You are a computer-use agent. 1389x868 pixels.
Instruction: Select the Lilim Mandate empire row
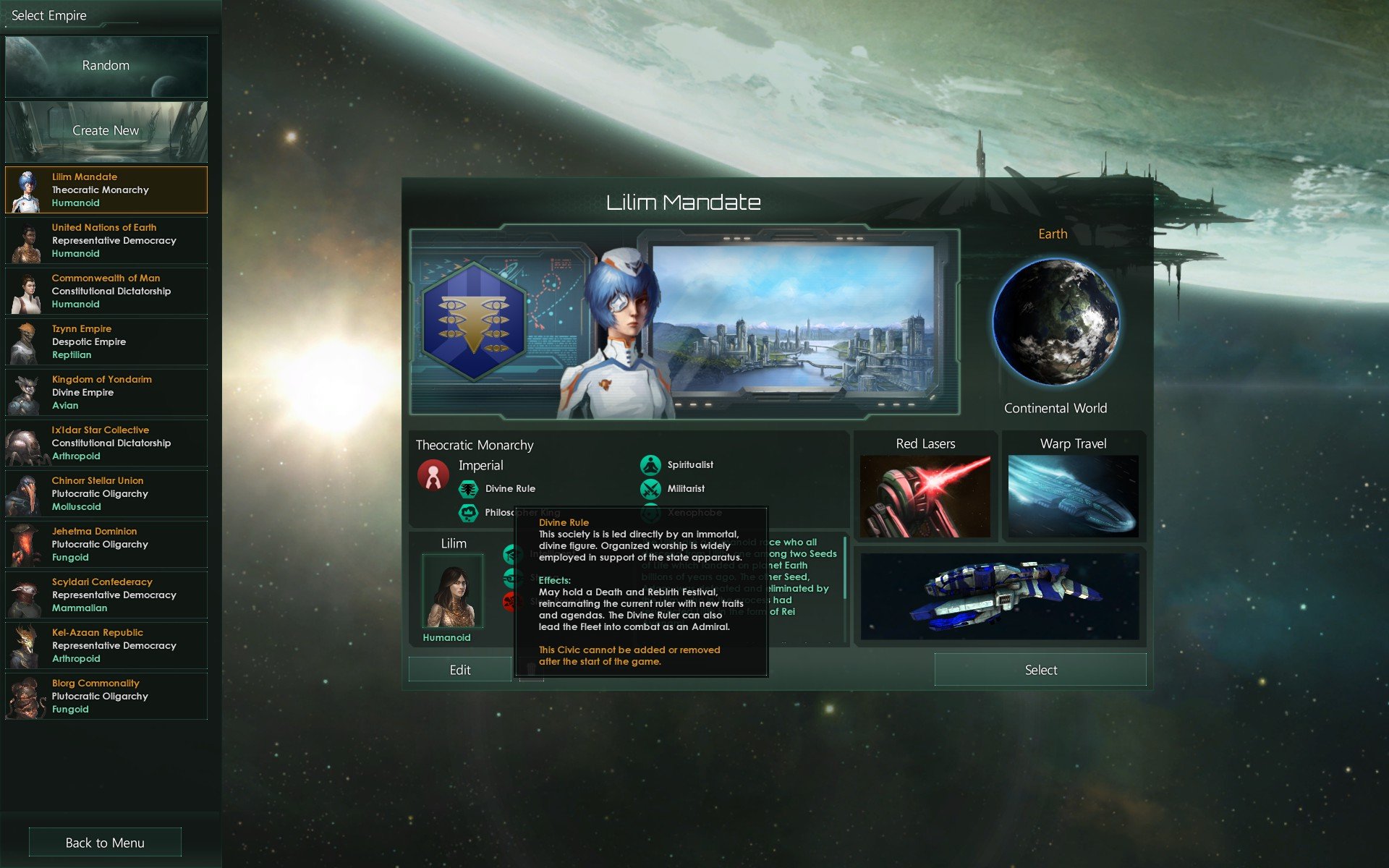click(x=106, y=190)
